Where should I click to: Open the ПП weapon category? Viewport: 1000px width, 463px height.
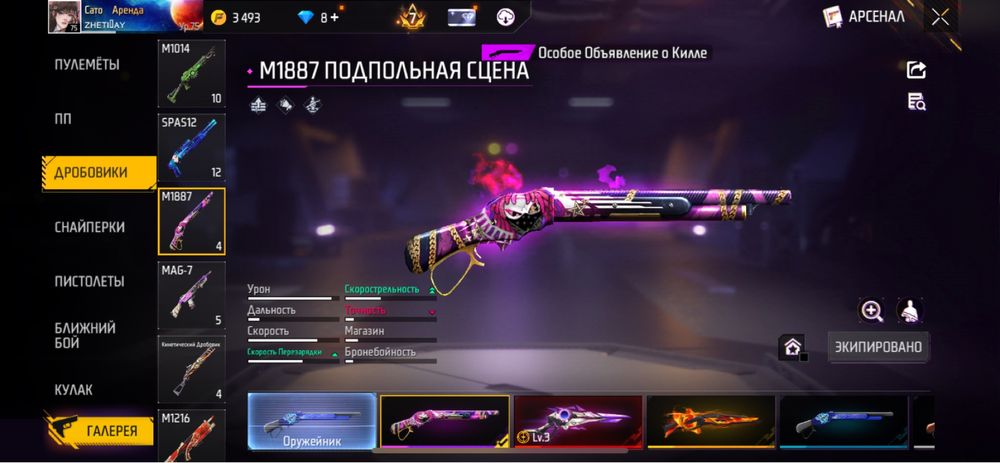click(x=63, y=118)
